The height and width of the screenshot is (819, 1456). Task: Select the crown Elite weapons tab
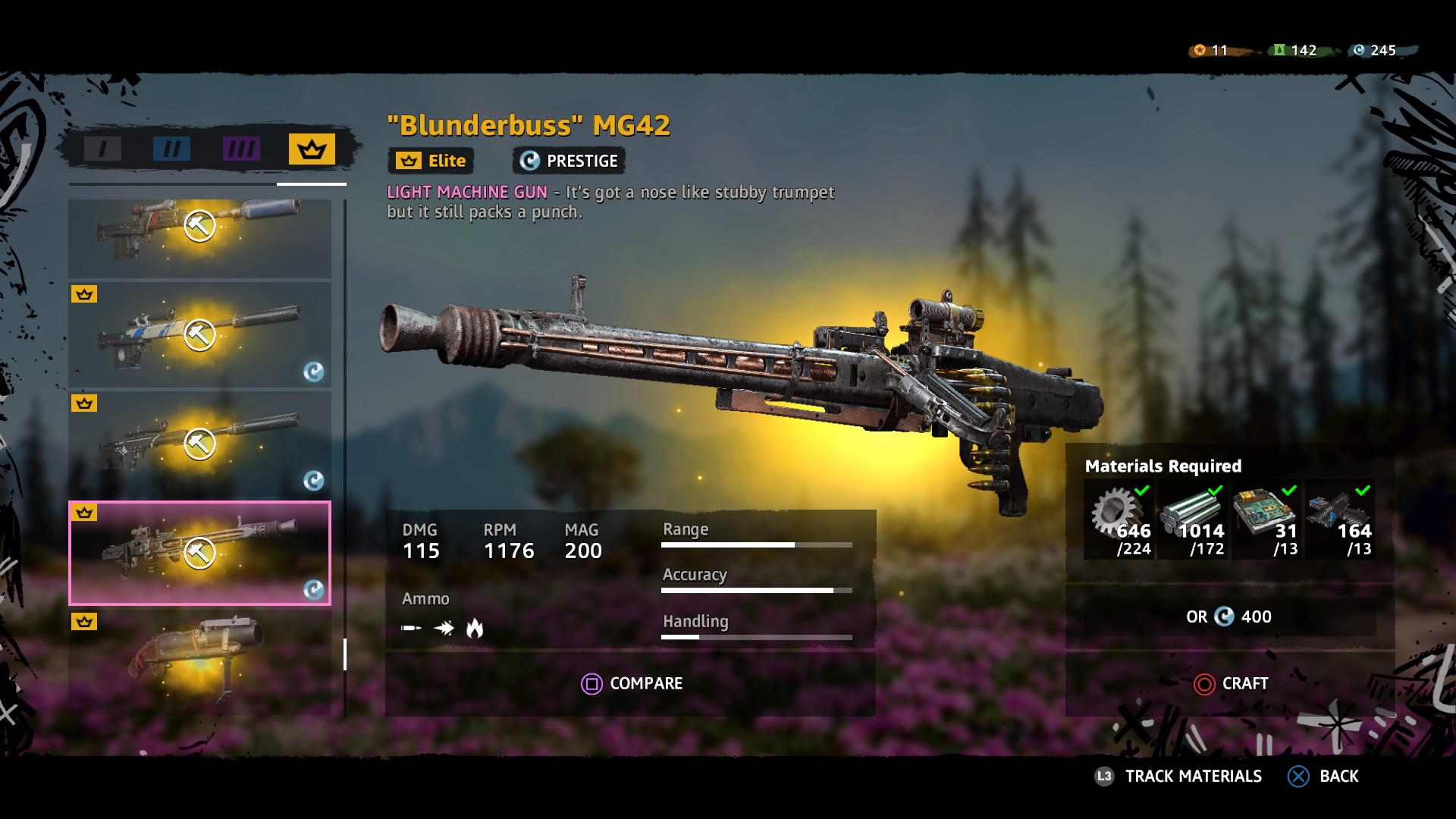(311, 149)
